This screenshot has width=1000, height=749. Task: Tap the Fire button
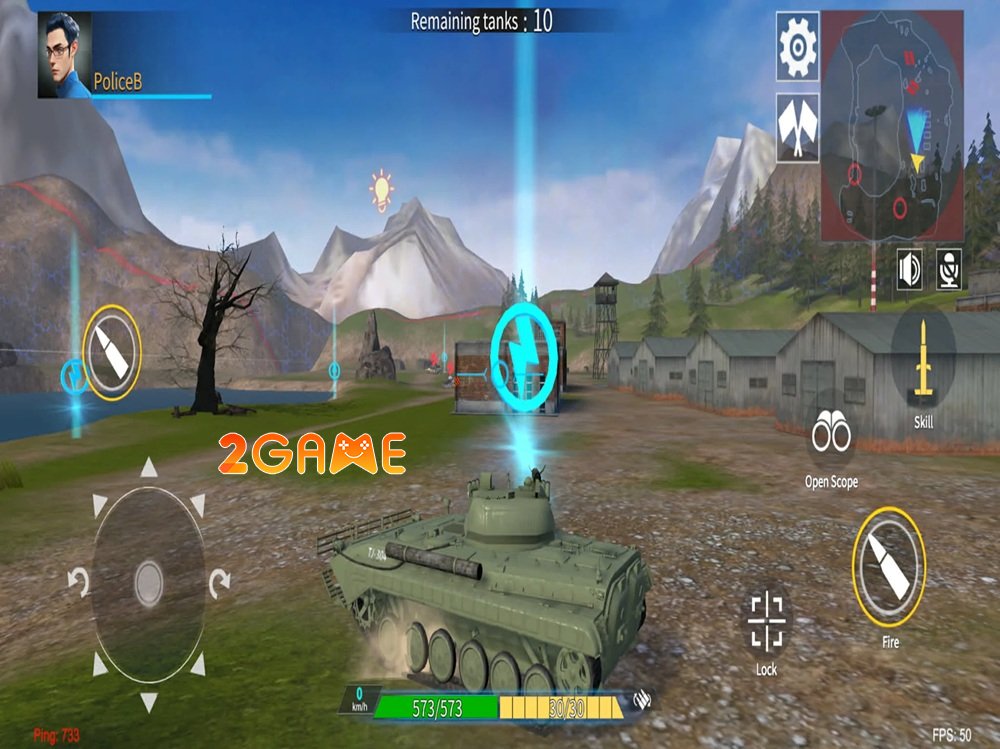[x=889, y=568]
